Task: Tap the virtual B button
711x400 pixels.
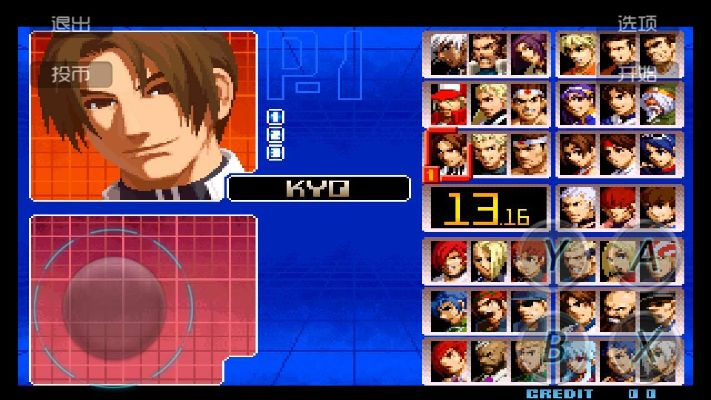Action: [556, 347]
